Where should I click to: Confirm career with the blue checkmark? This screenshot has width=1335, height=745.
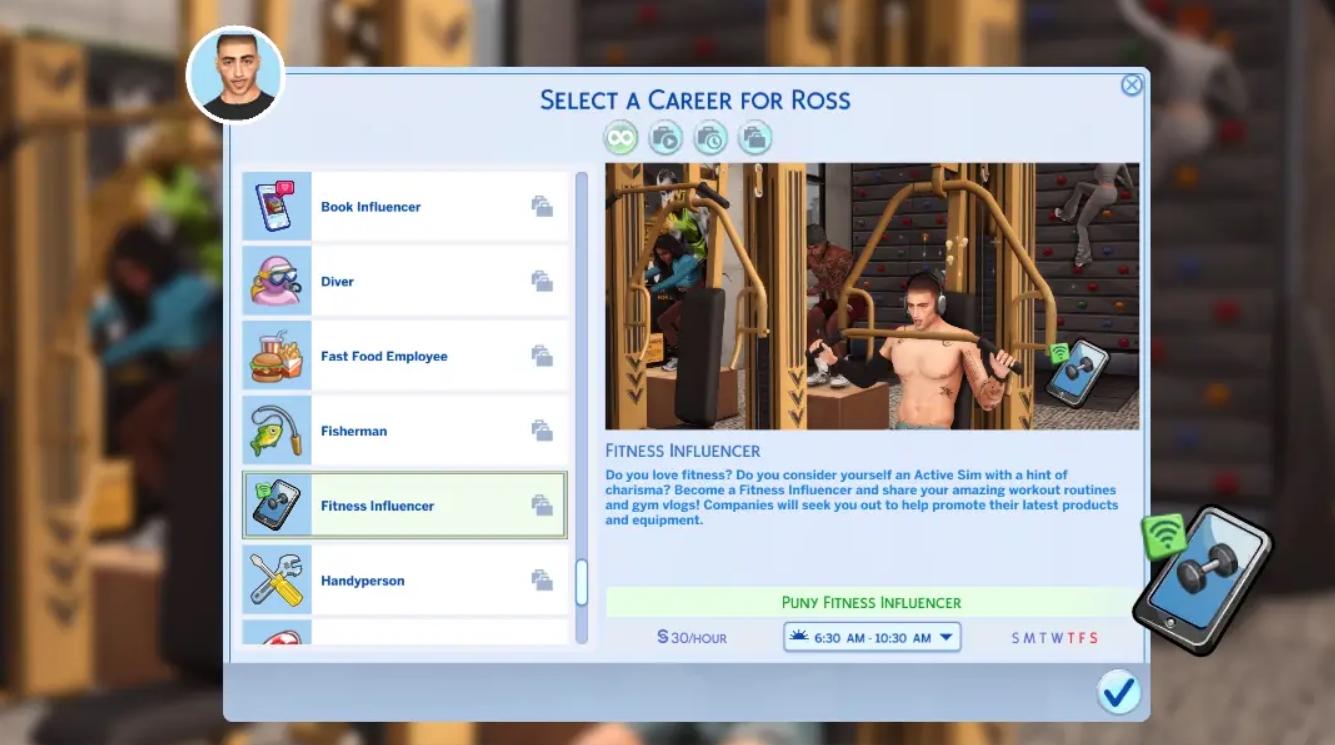pos(1118,692)
